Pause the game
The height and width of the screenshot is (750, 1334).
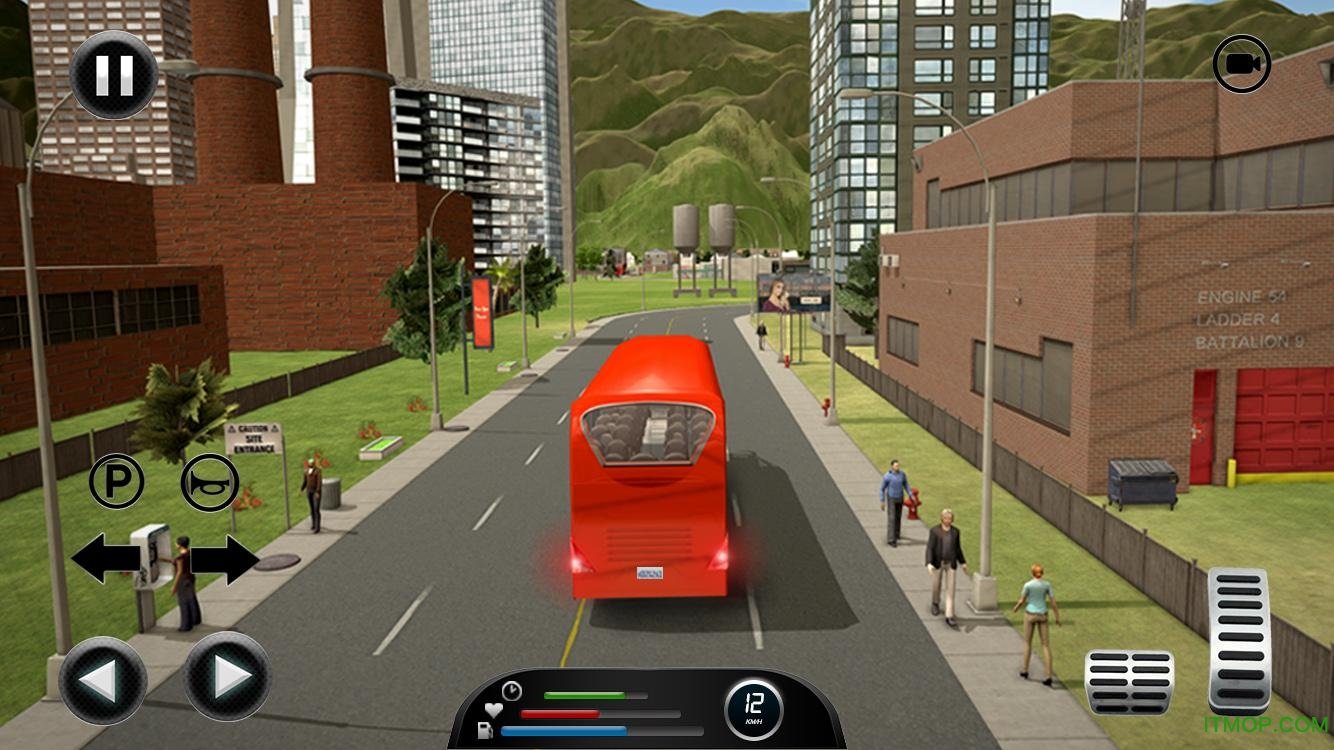tap(114, 76)
